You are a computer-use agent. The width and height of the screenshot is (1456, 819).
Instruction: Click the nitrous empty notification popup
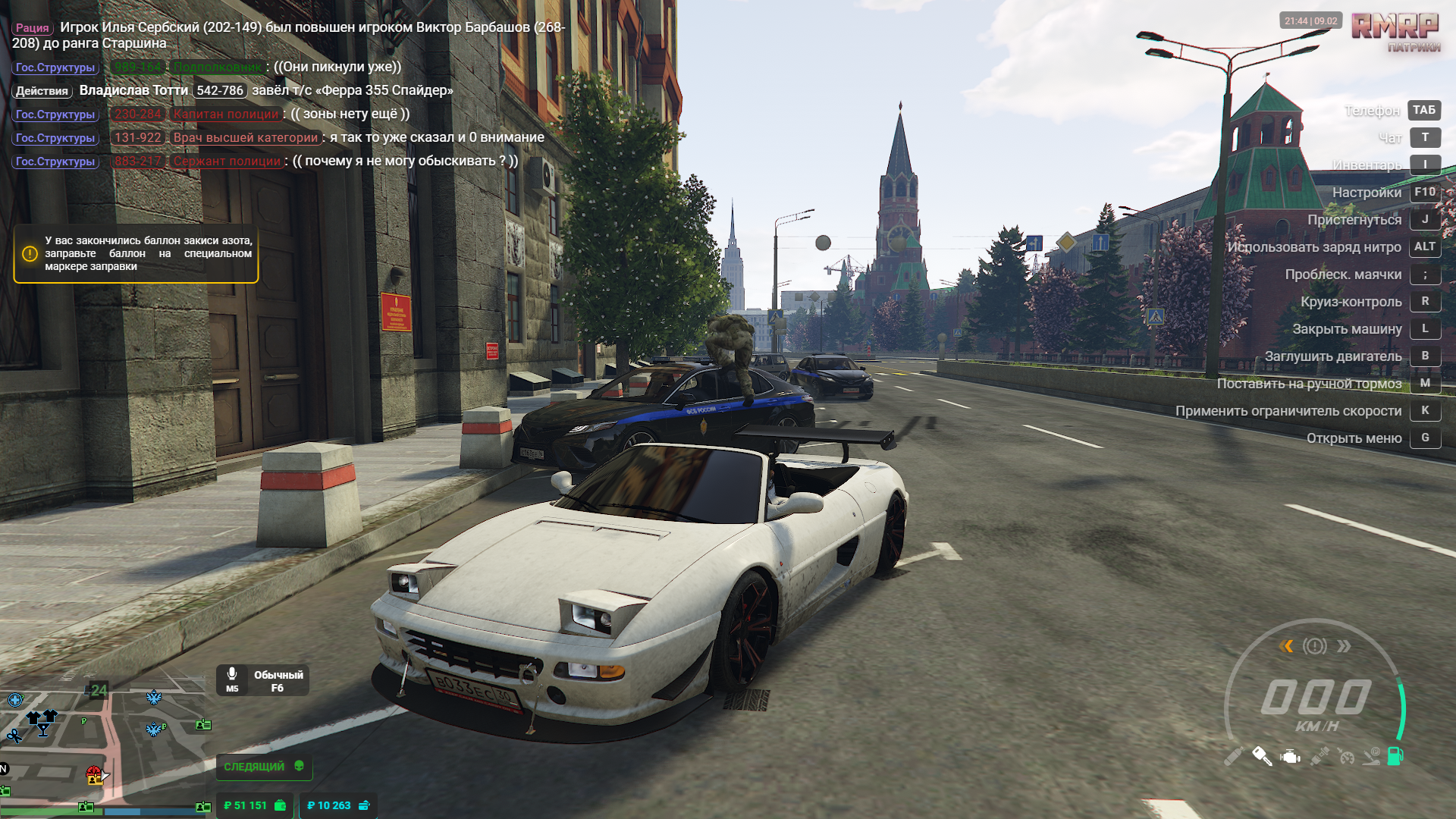point(136,254)
